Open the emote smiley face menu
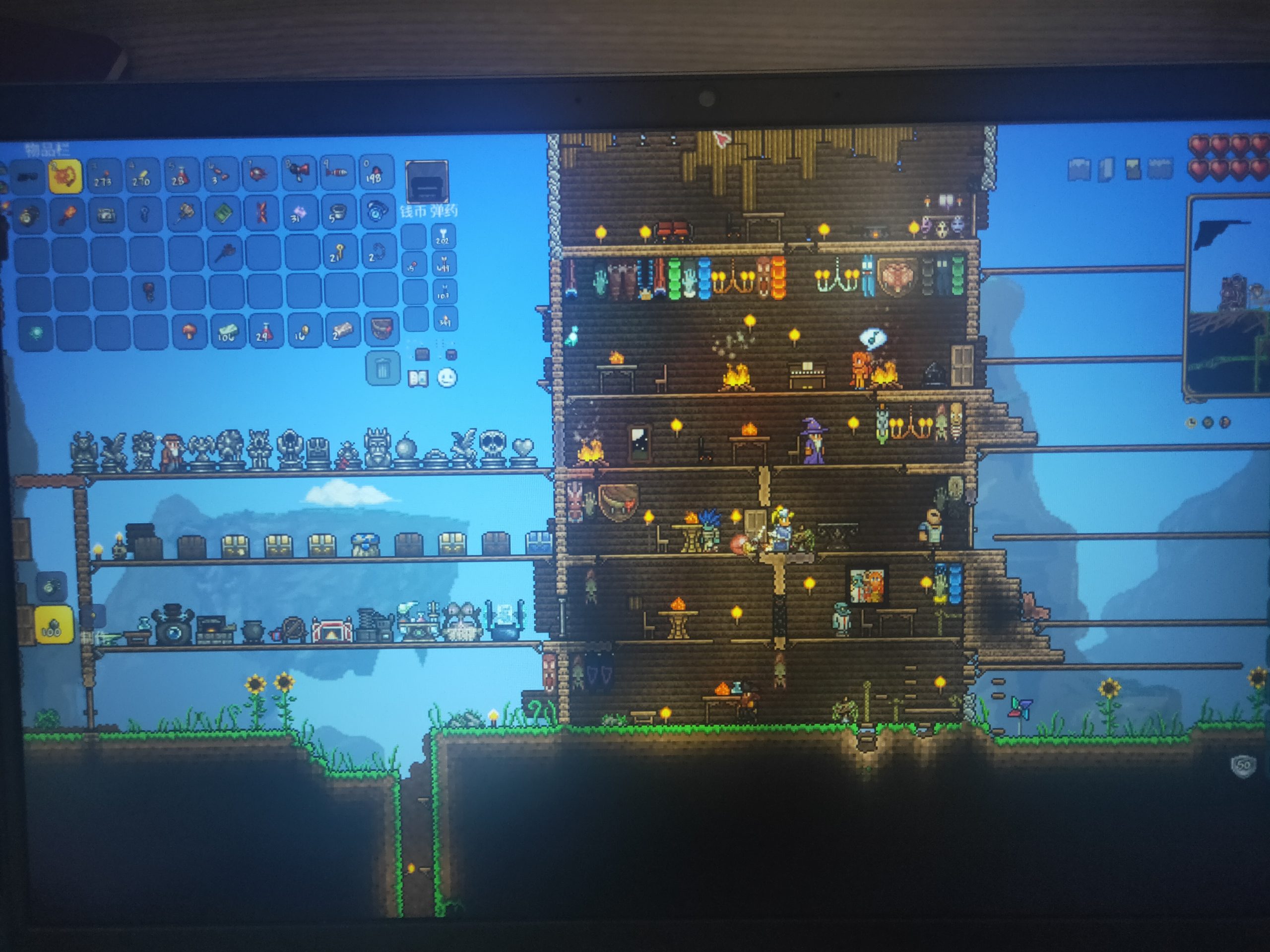This screenshot has height=952, width=1270. point(446,378)
